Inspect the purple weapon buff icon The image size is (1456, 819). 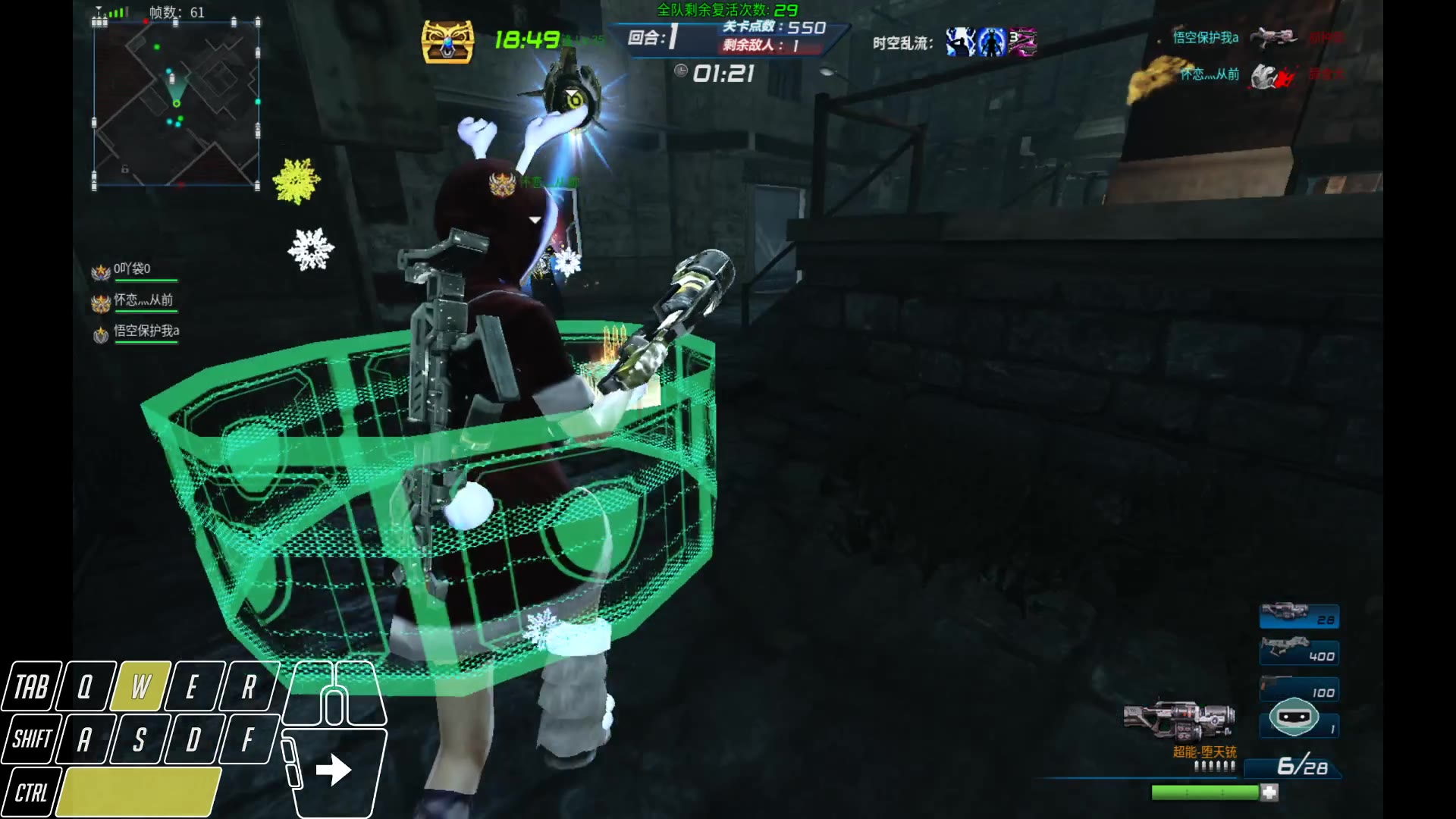(1022, 42)
